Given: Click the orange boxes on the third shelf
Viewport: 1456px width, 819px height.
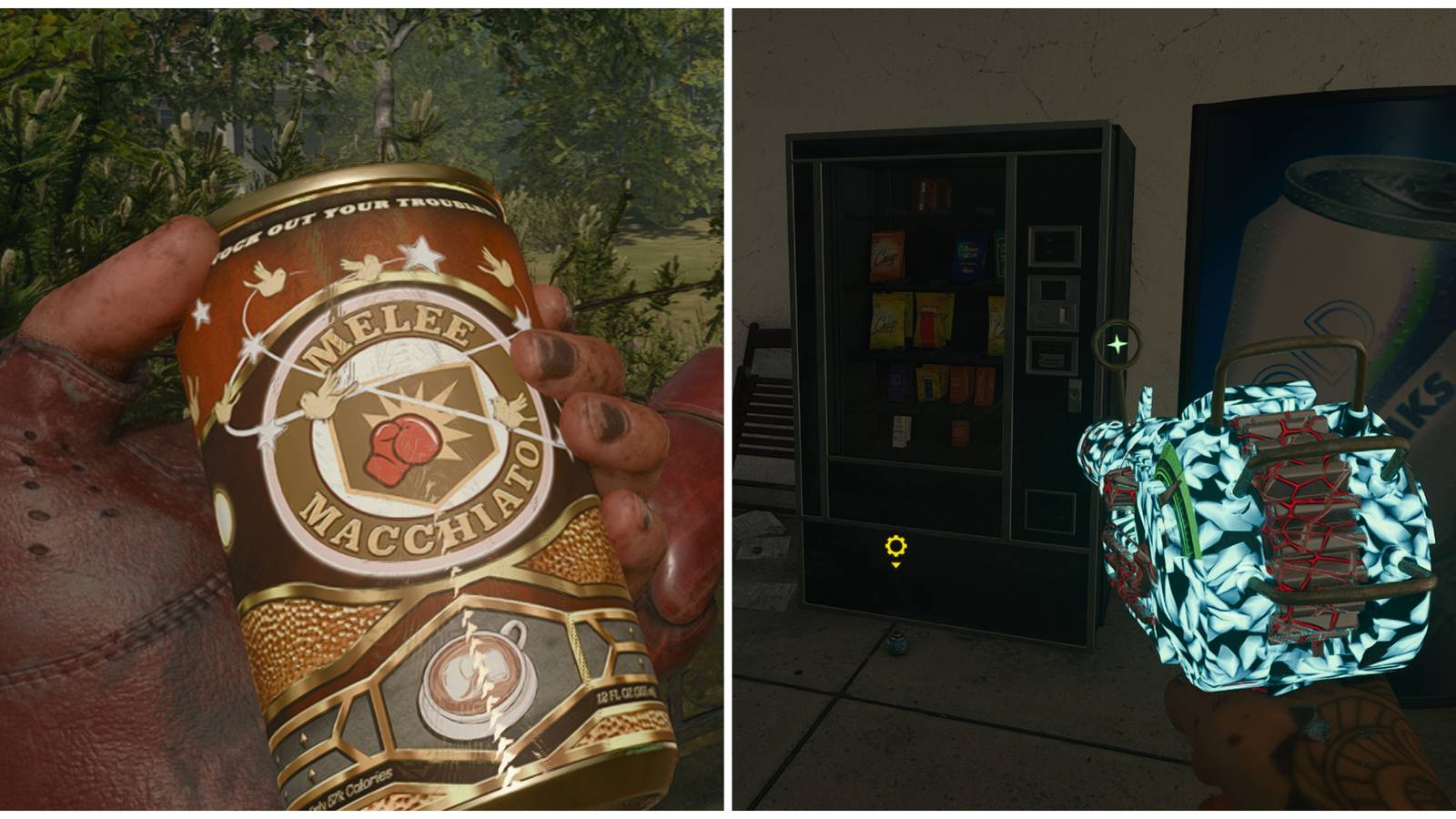Looking at the screenshot, I should click(x=971, y=384).
